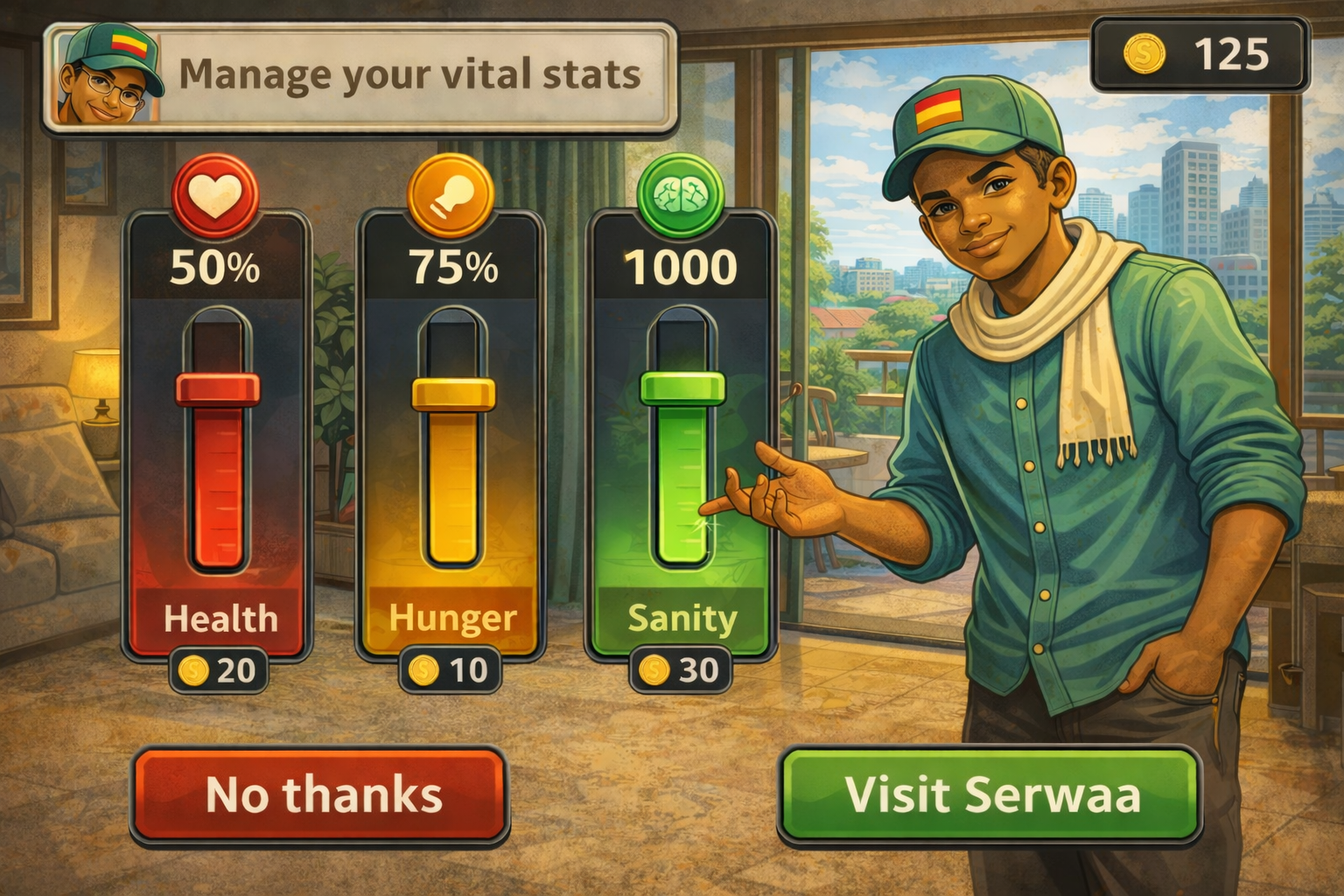This screenshot has width=1344, height=896.
Task: Click the 75% Hunger value label
Action: click(452, 267)
